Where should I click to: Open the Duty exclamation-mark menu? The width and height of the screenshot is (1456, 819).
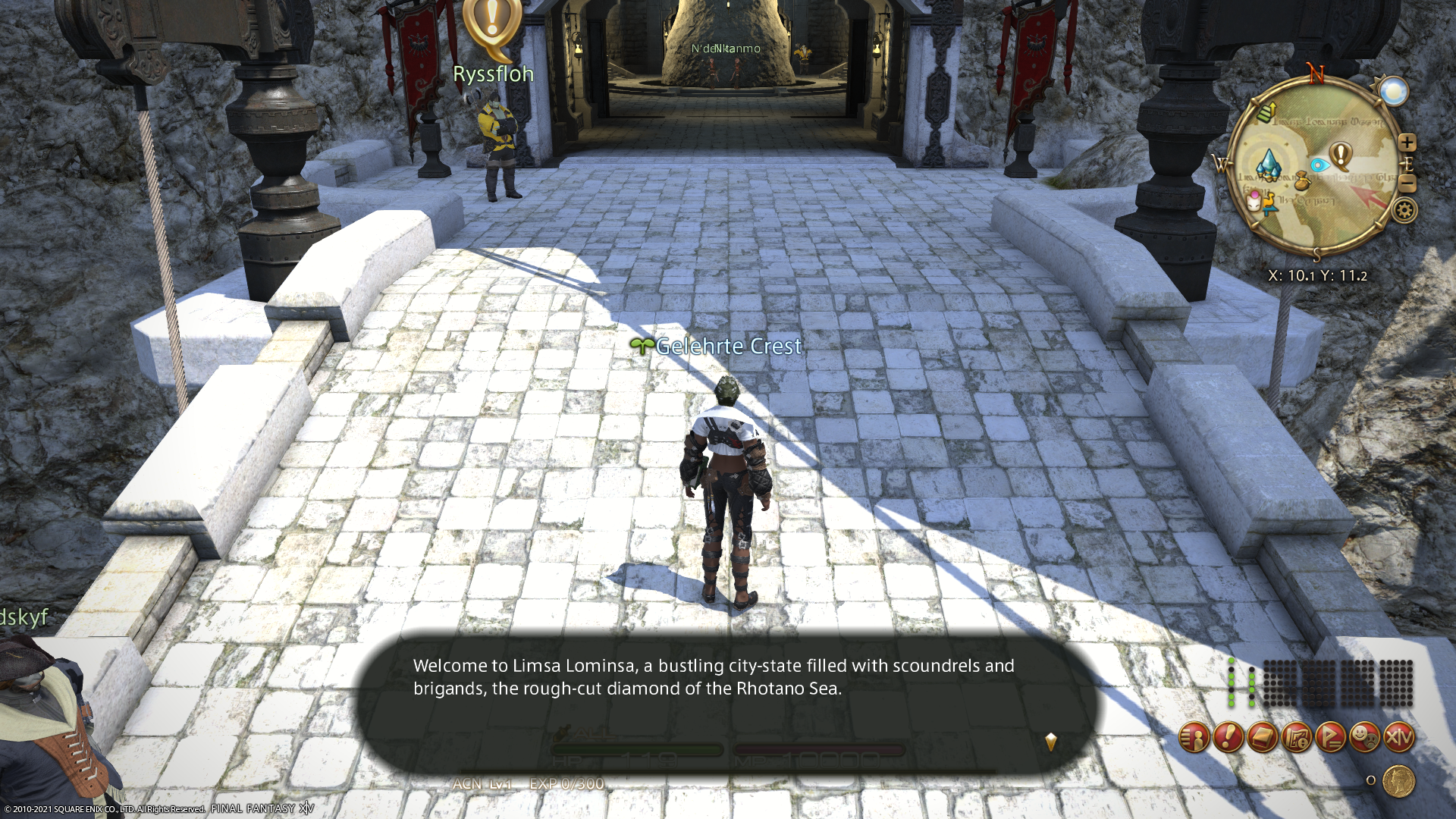pos(1228,737)
